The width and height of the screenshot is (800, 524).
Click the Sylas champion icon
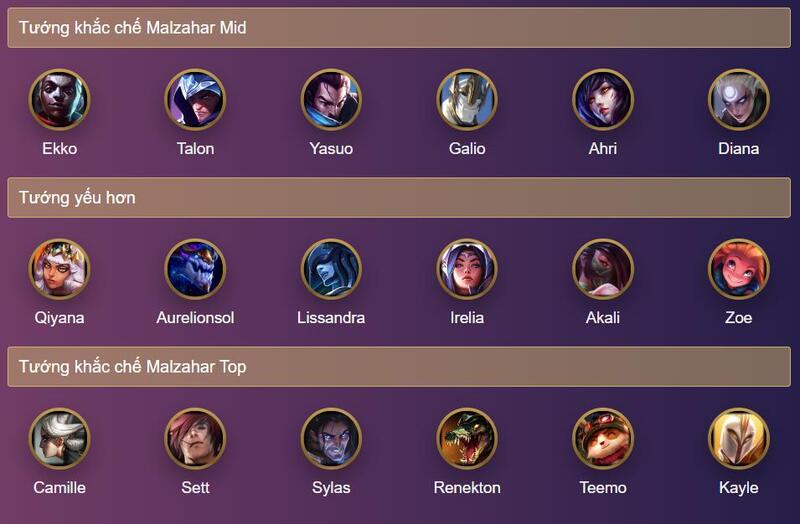331,438
